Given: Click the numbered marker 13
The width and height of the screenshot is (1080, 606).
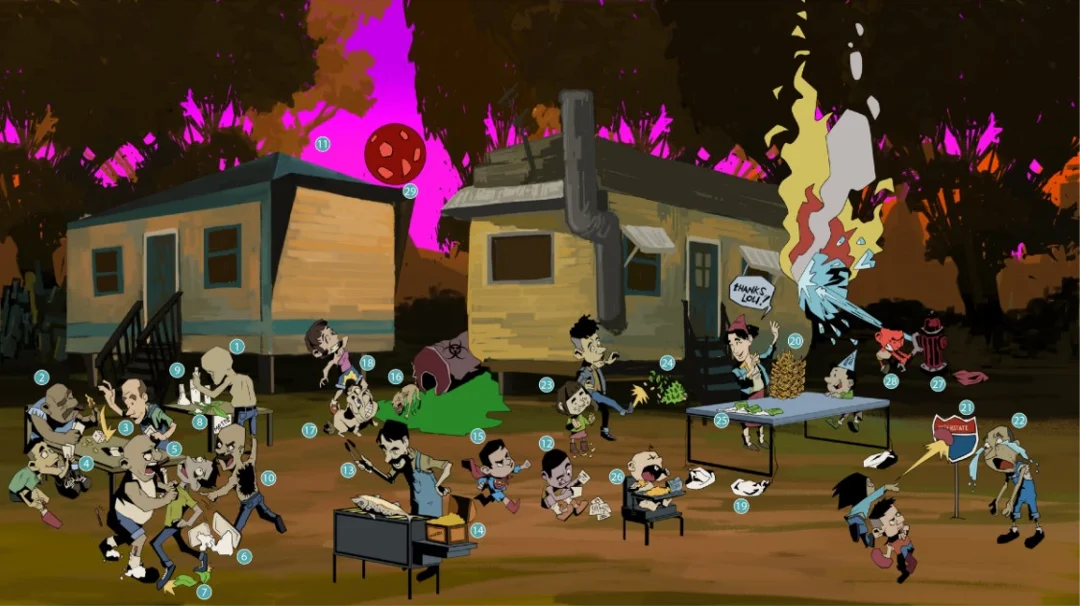Looking at the screenshot, I should click(348, 469).
